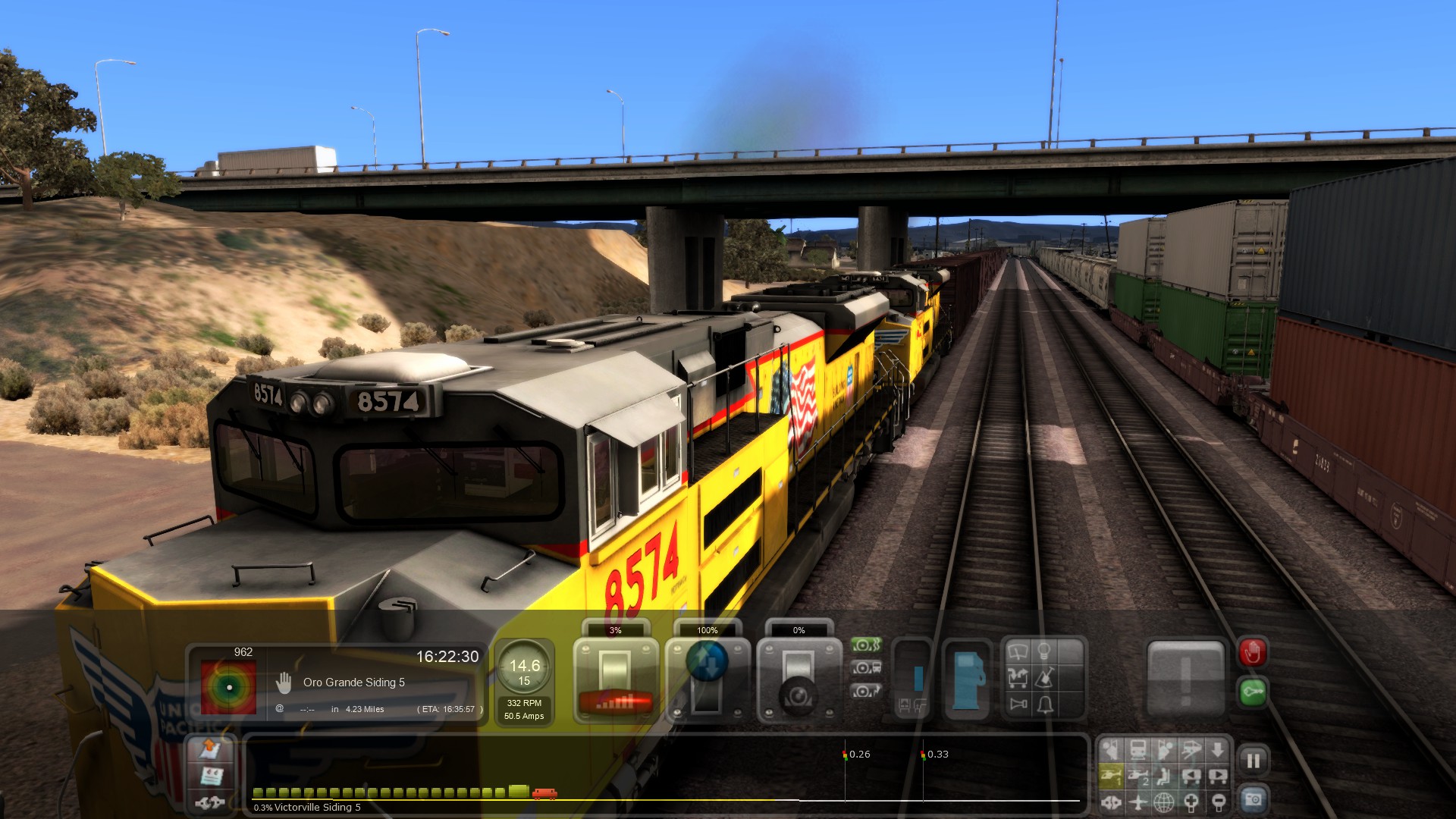
Task: Switch to helicopter camera view 2
Action: click(1138, 776)
